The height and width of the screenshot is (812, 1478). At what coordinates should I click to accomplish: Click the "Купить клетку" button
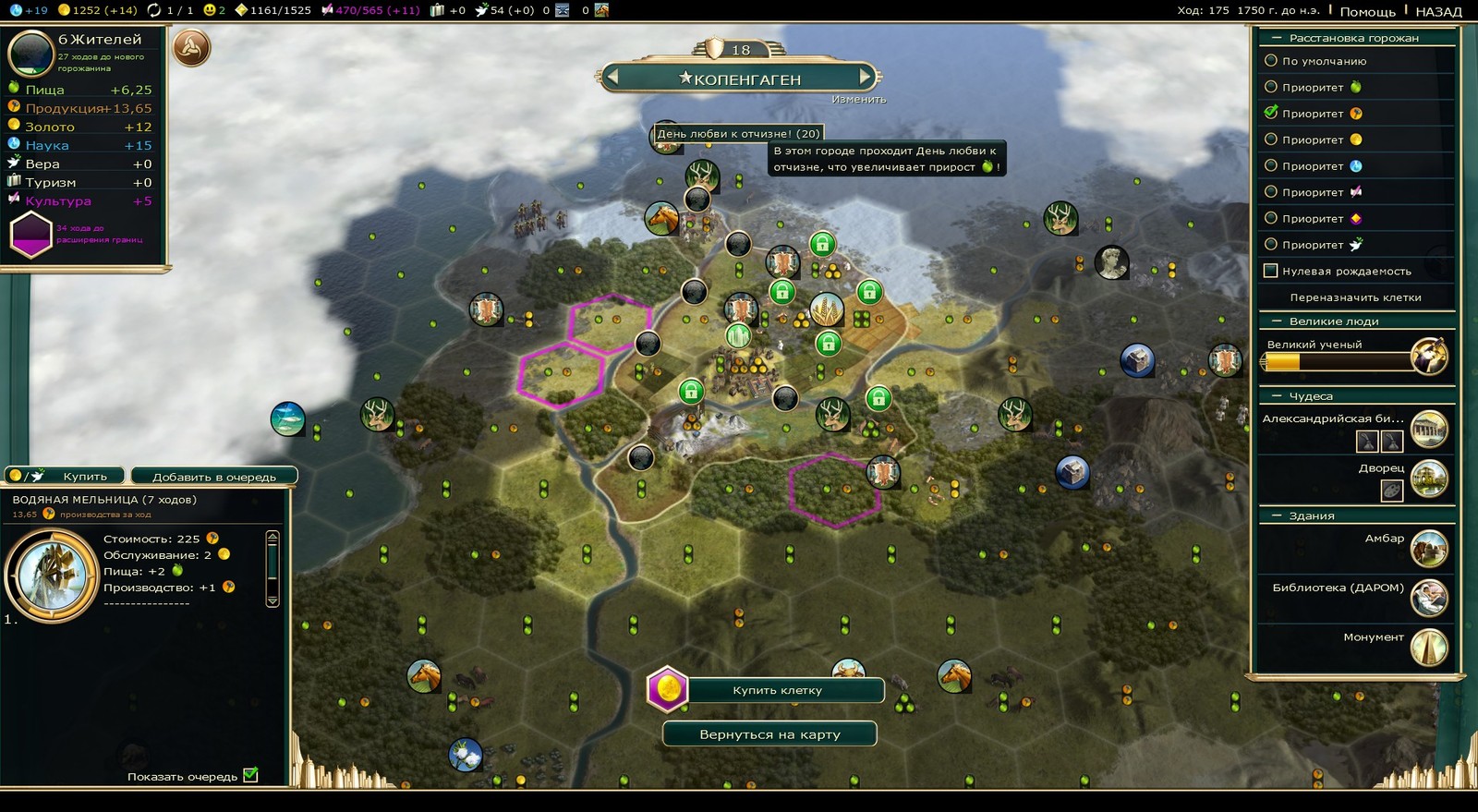[x=777, y=690]
